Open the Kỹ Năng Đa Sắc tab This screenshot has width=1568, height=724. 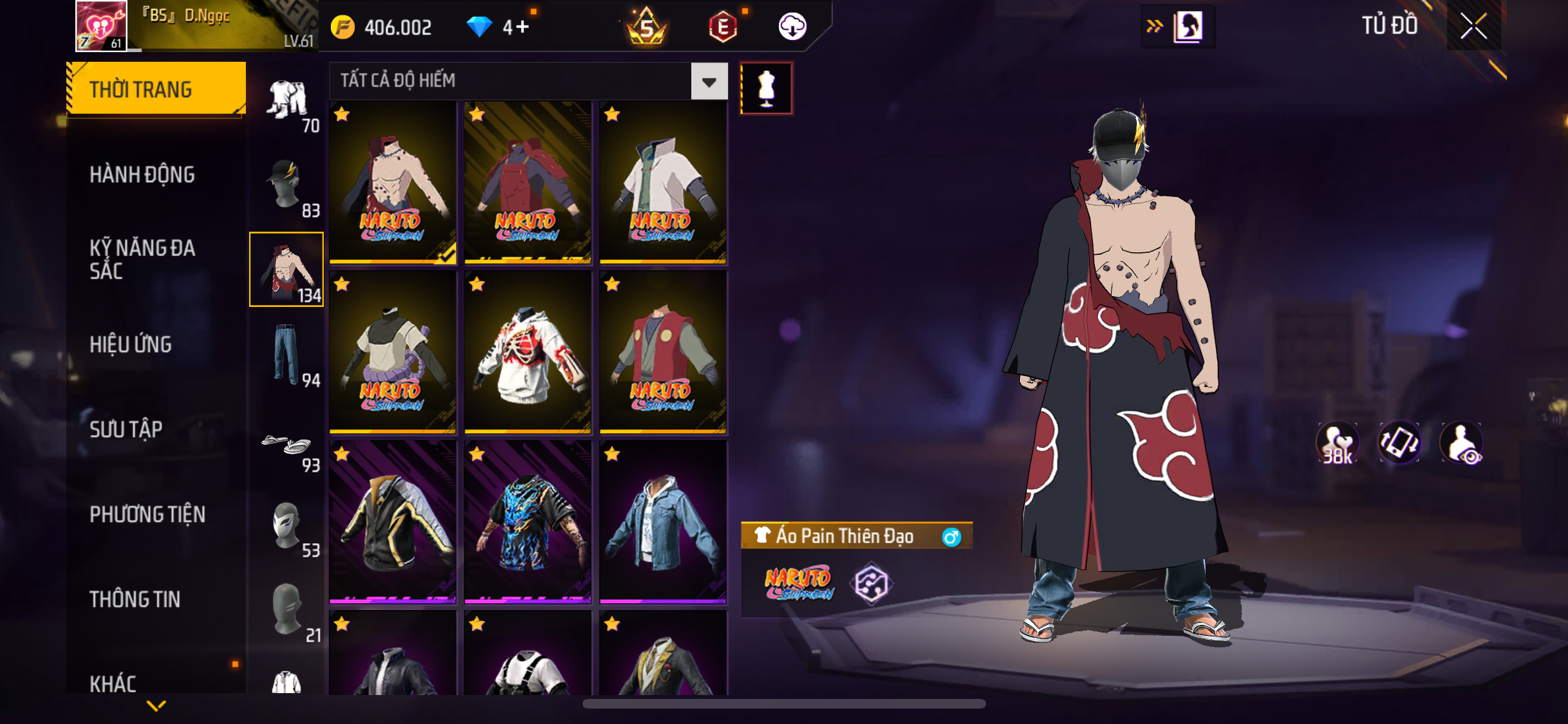coord(142,259)
